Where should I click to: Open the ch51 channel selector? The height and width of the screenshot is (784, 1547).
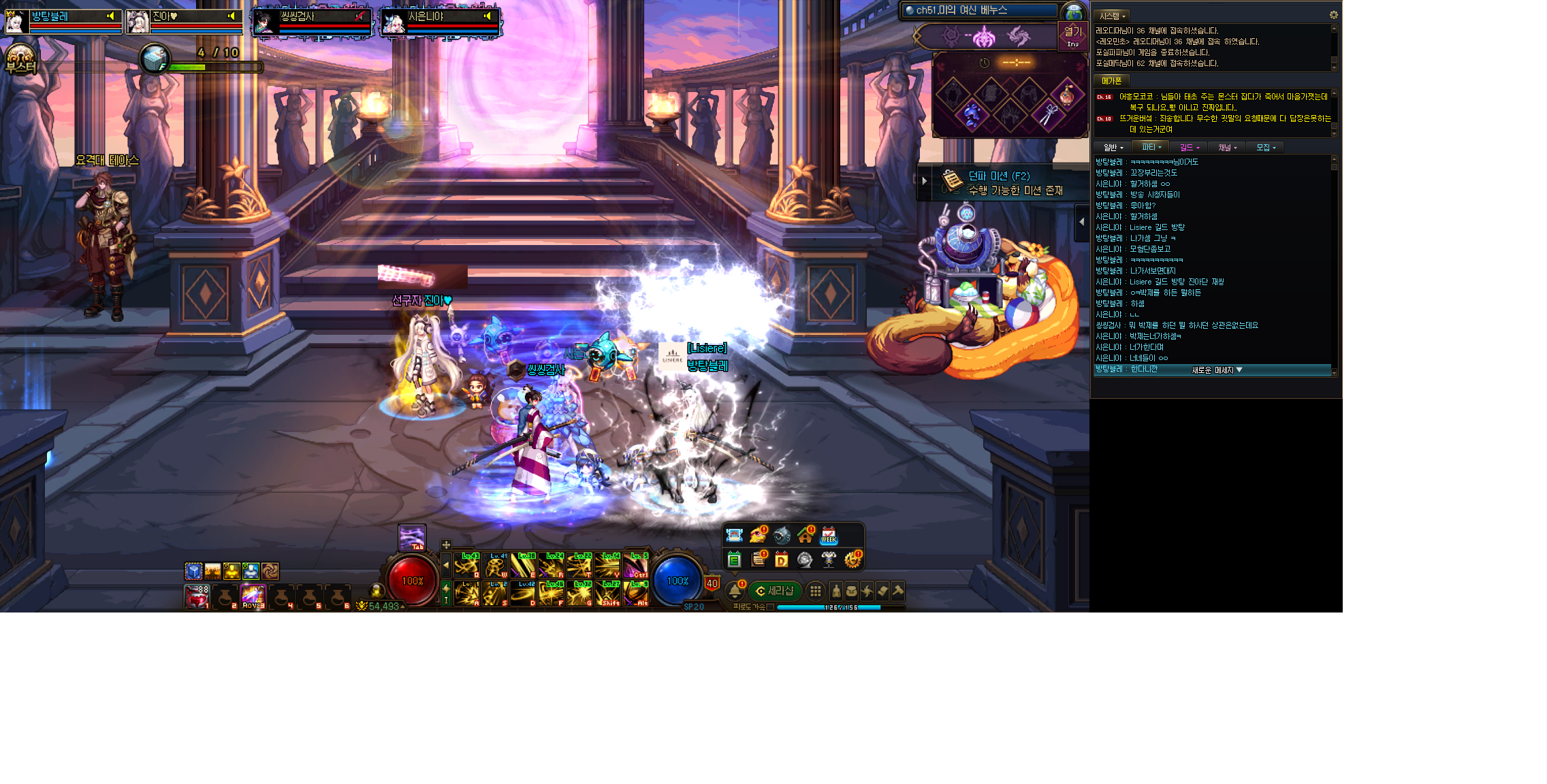pyautogui.click(x=979, y=10)
